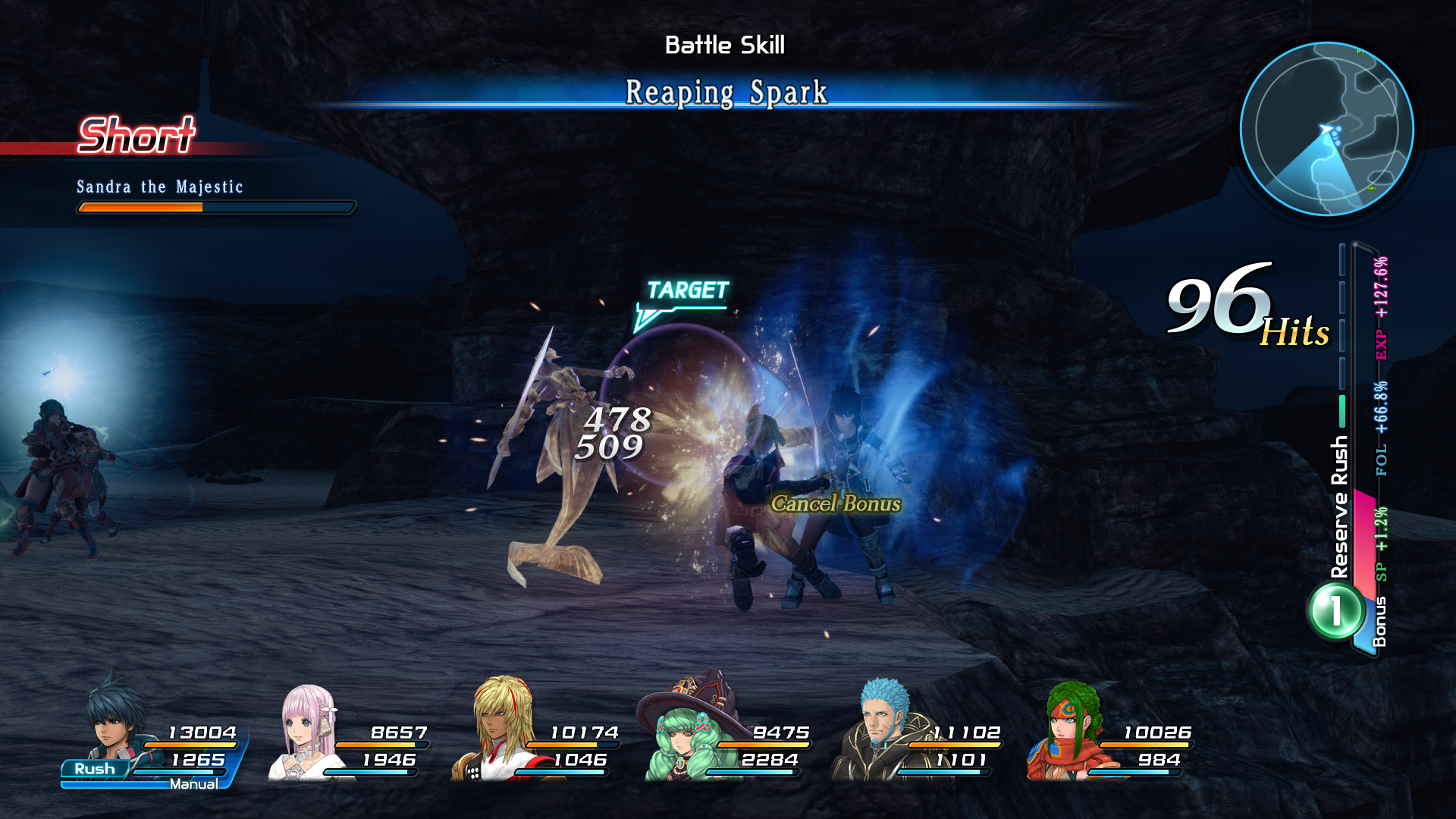
Task: Select Sandra the Majestic's name label
Action: [159, 187]
